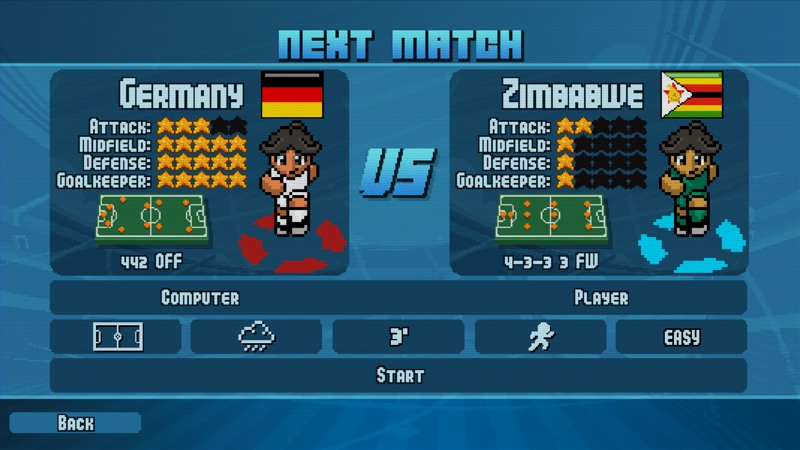Toggle Germany's Computer control setting

pos(200,298)
